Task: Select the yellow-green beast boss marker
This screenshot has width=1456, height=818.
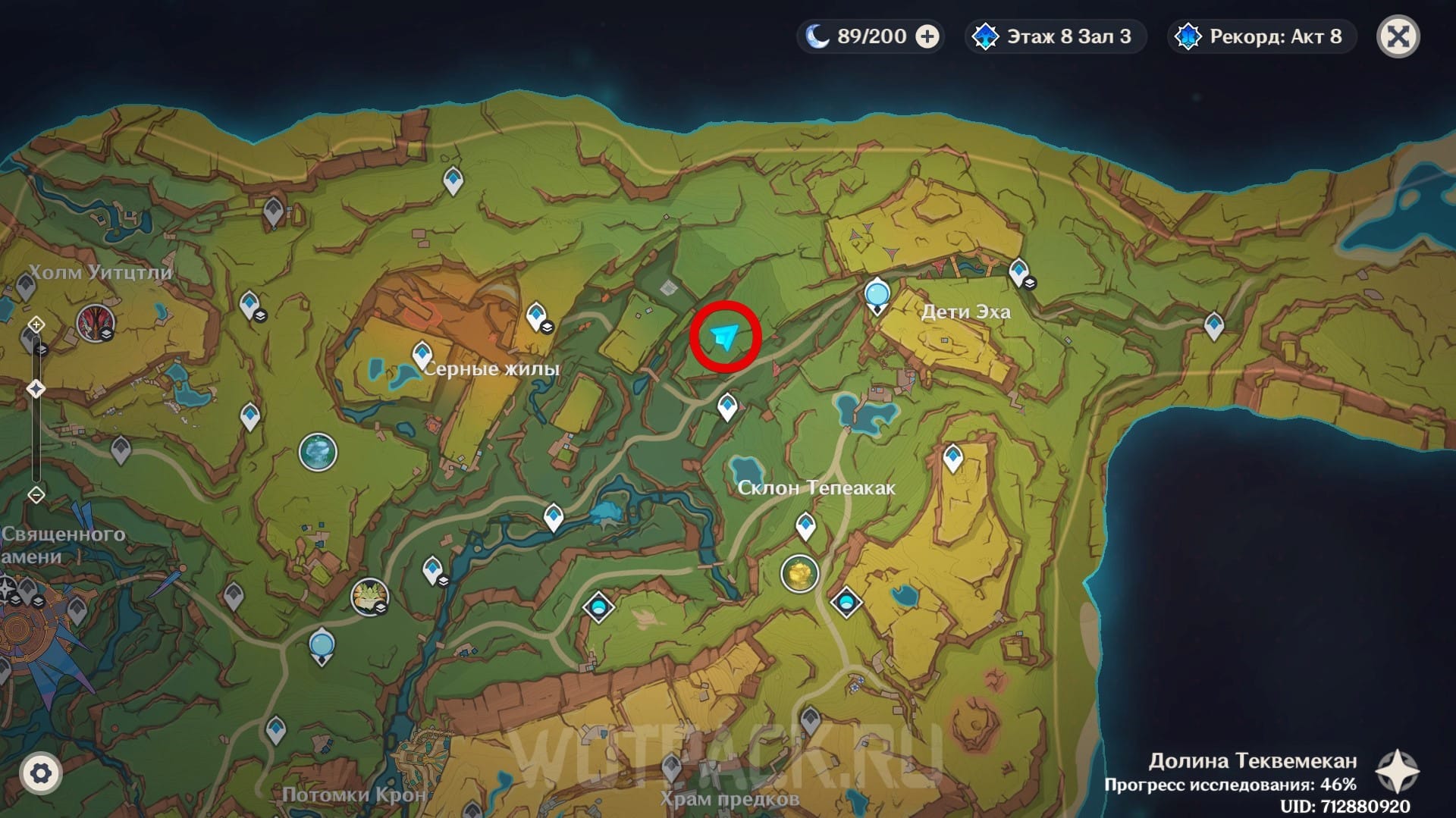Action: pyautogui.click(x=369, y=596)
